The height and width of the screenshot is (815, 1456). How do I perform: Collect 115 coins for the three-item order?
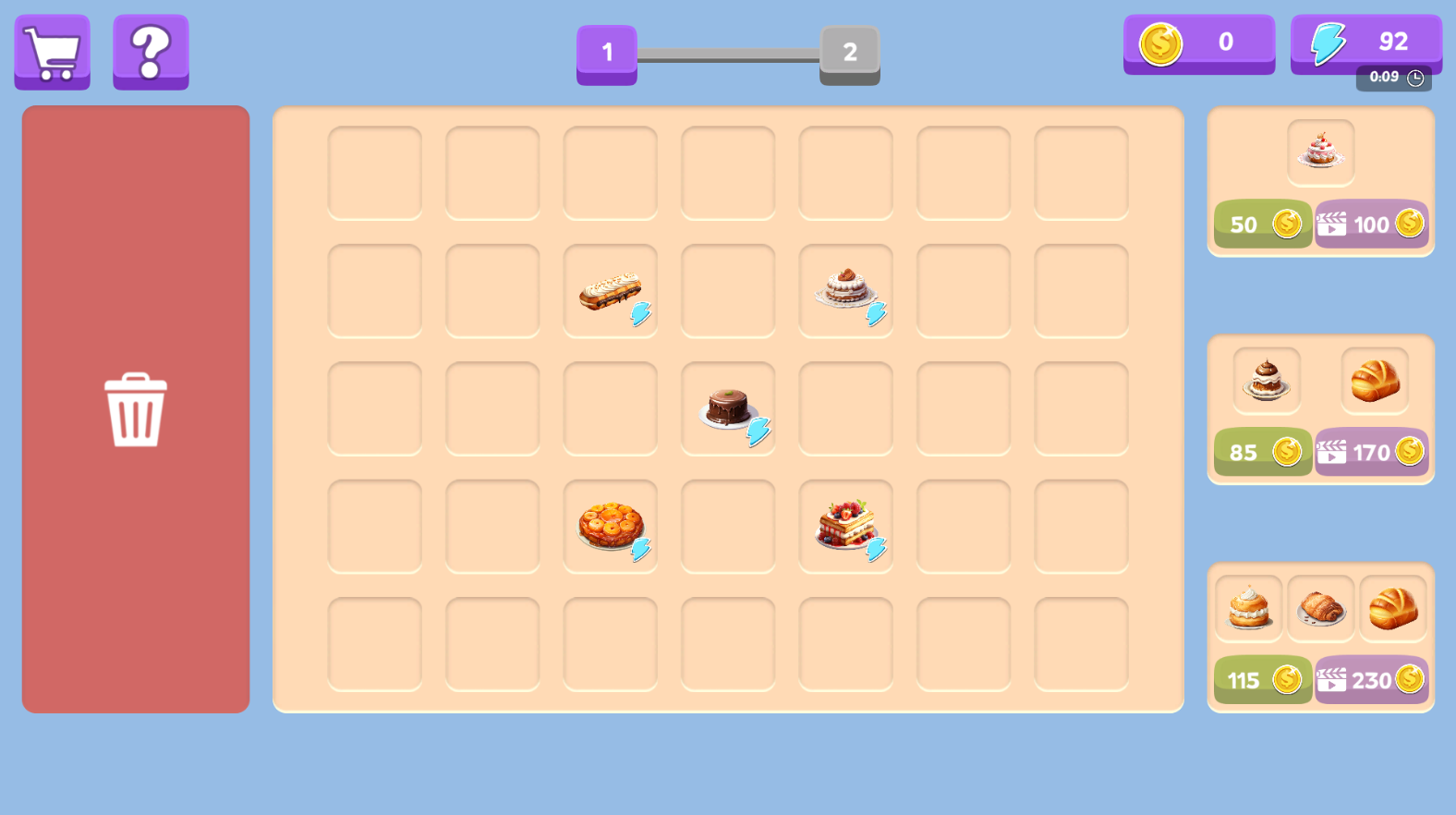(1263, 680)
